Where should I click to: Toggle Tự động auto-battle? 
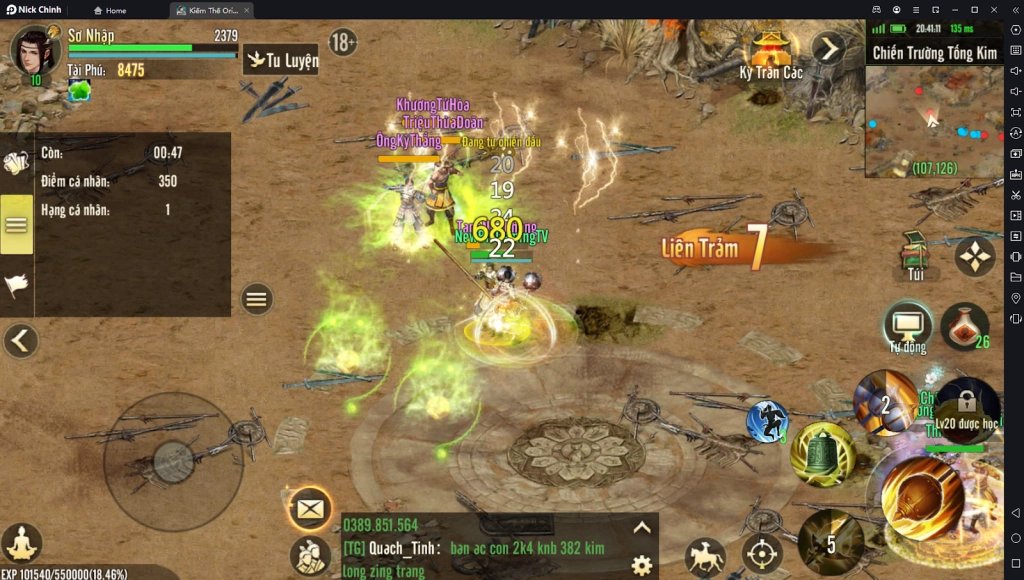click(x=908, y=326)
